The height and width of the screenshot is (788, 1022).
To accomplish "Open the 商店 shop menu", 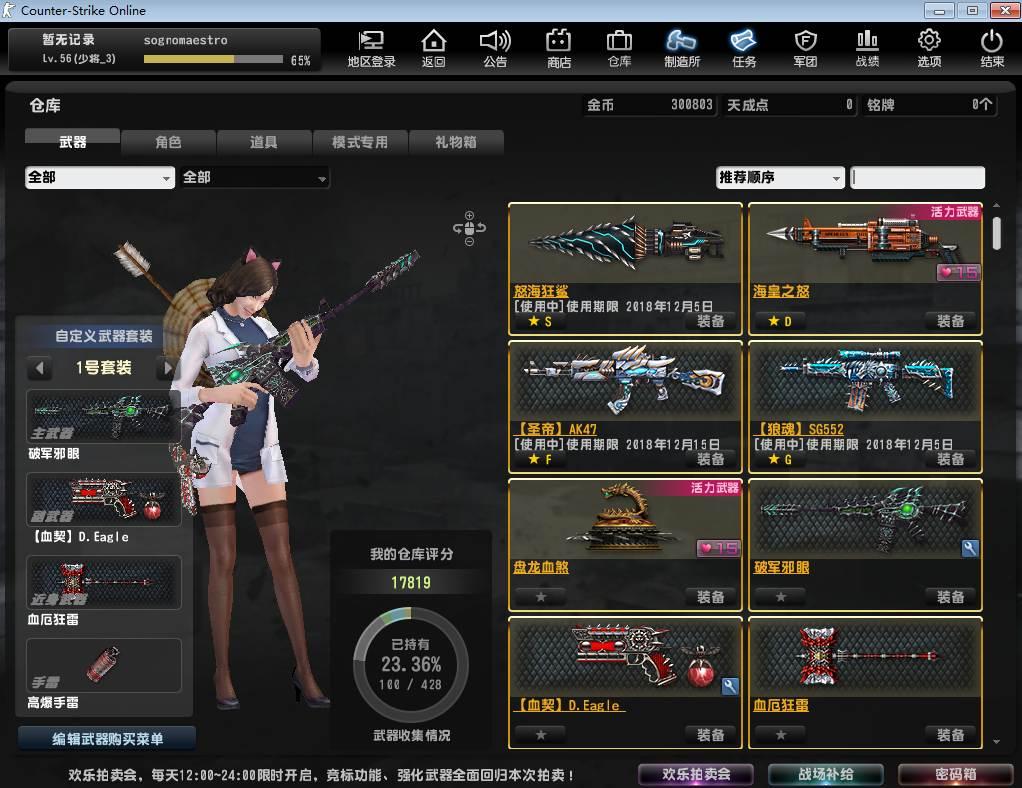I will [558, 47].
